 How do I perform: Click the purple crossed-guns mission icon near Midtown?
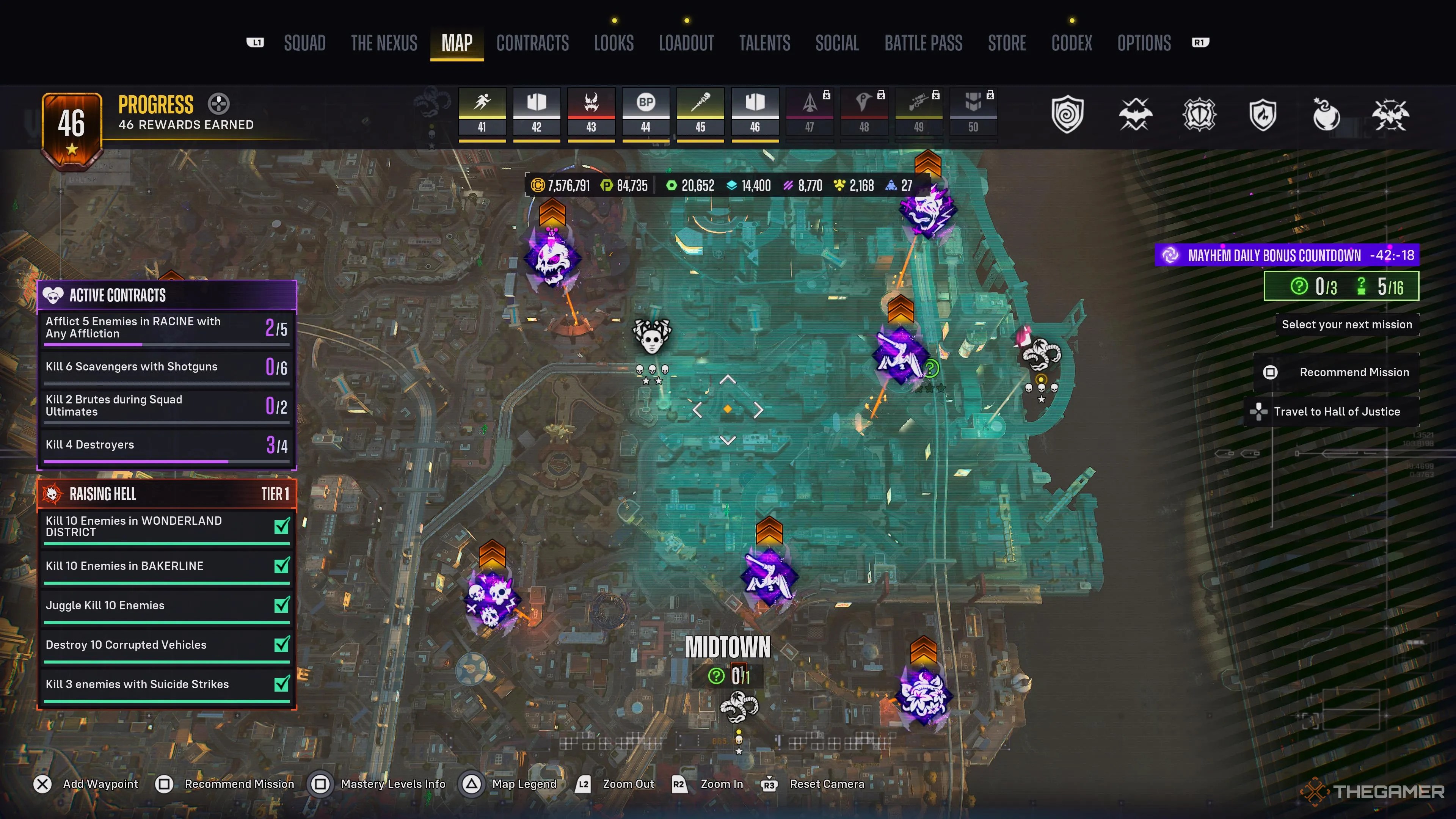(x=771, y=577)
